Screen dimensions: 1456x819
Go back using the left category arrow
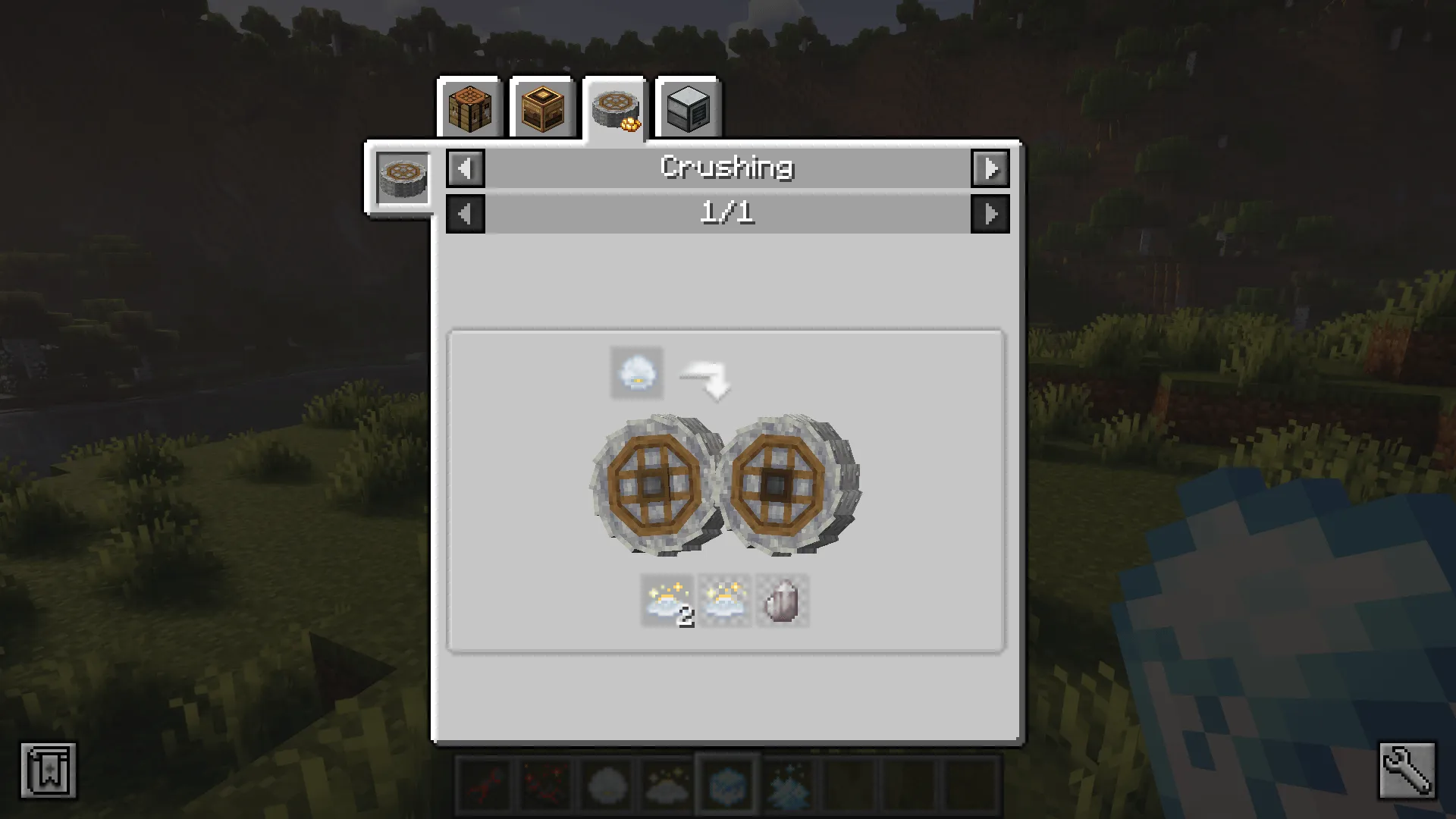coord(465,168)
